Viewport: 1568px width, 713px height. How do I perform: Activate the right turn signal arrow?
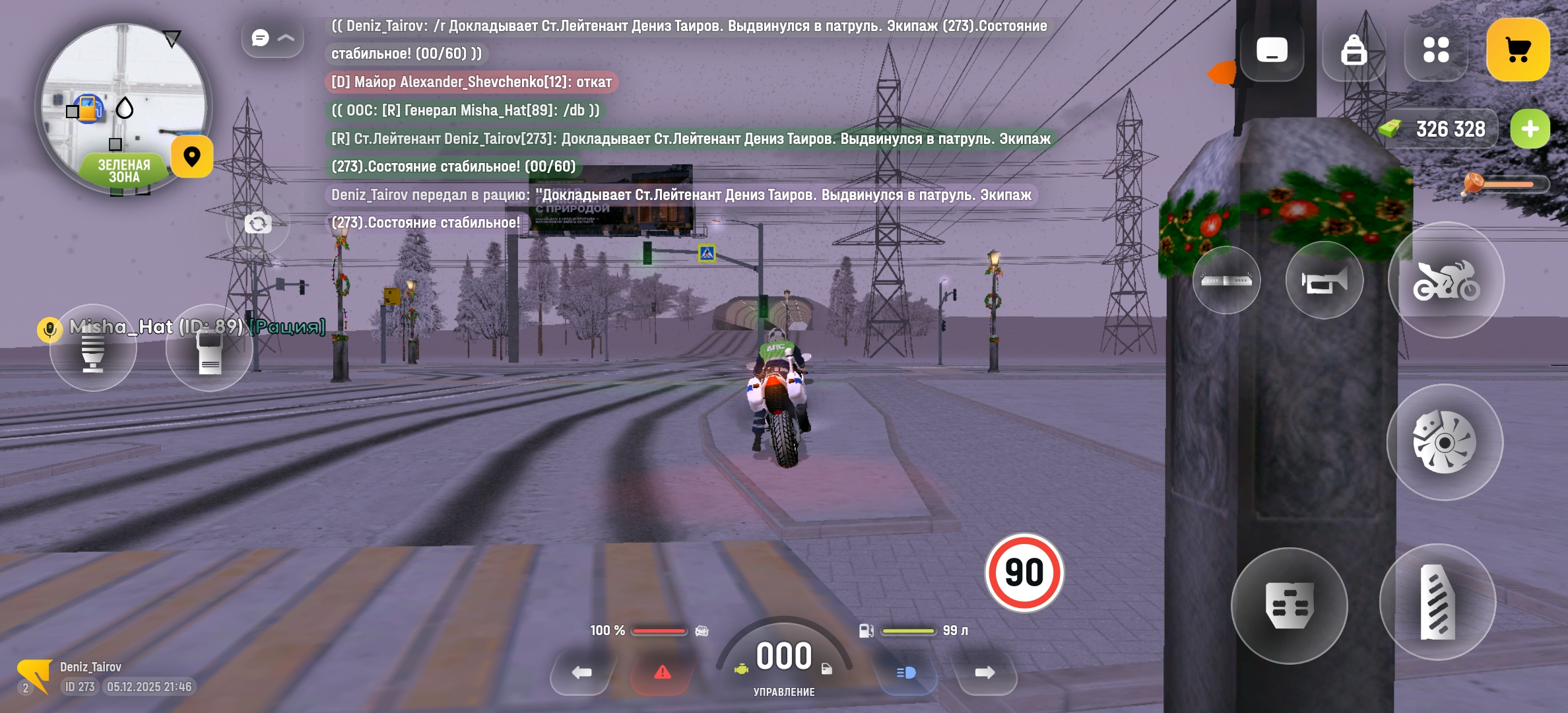pos(985,673)
